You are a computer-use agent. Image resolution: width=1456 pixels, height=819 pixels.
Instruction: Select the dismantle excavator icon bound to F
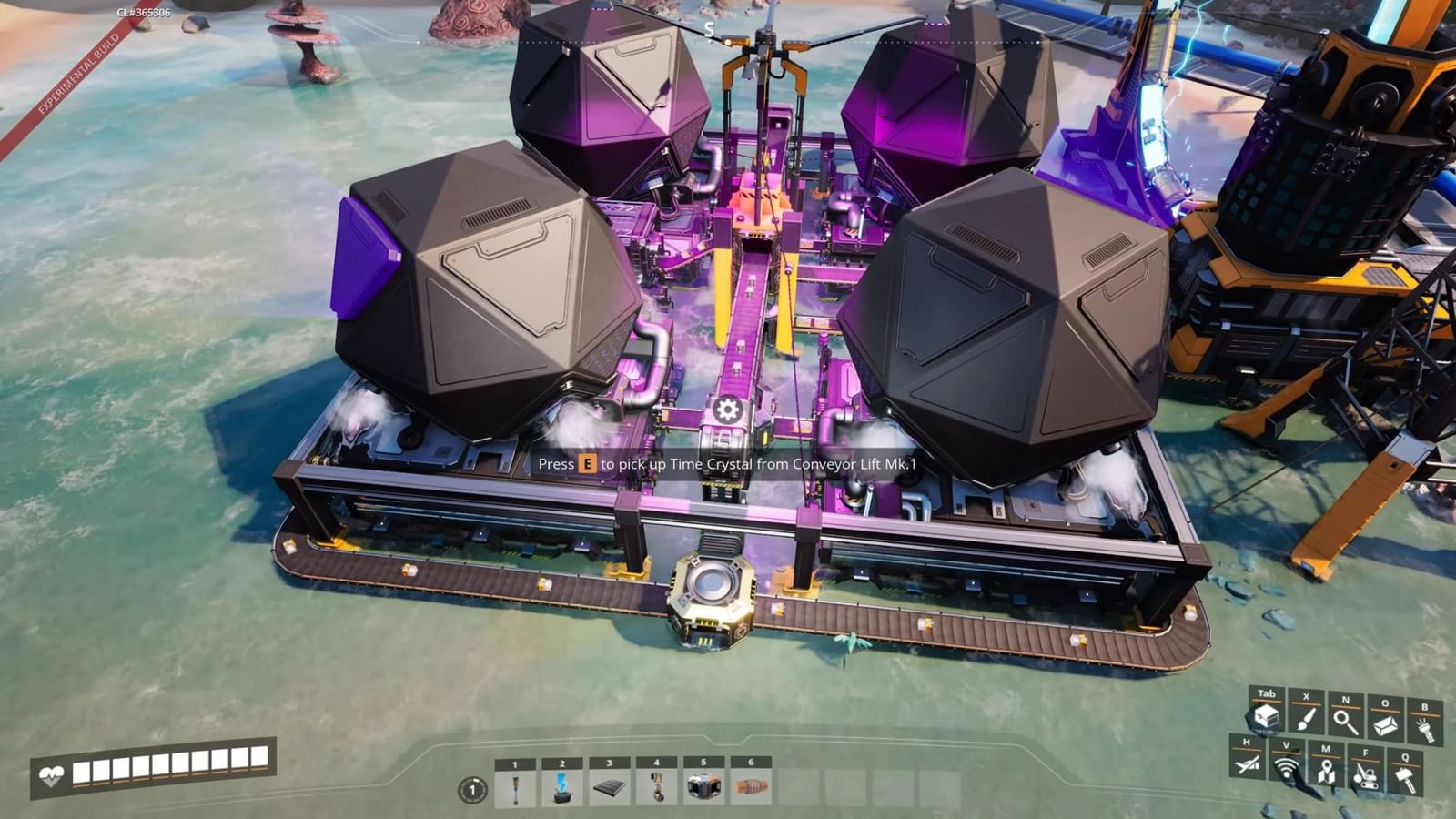pos(1365,775)
